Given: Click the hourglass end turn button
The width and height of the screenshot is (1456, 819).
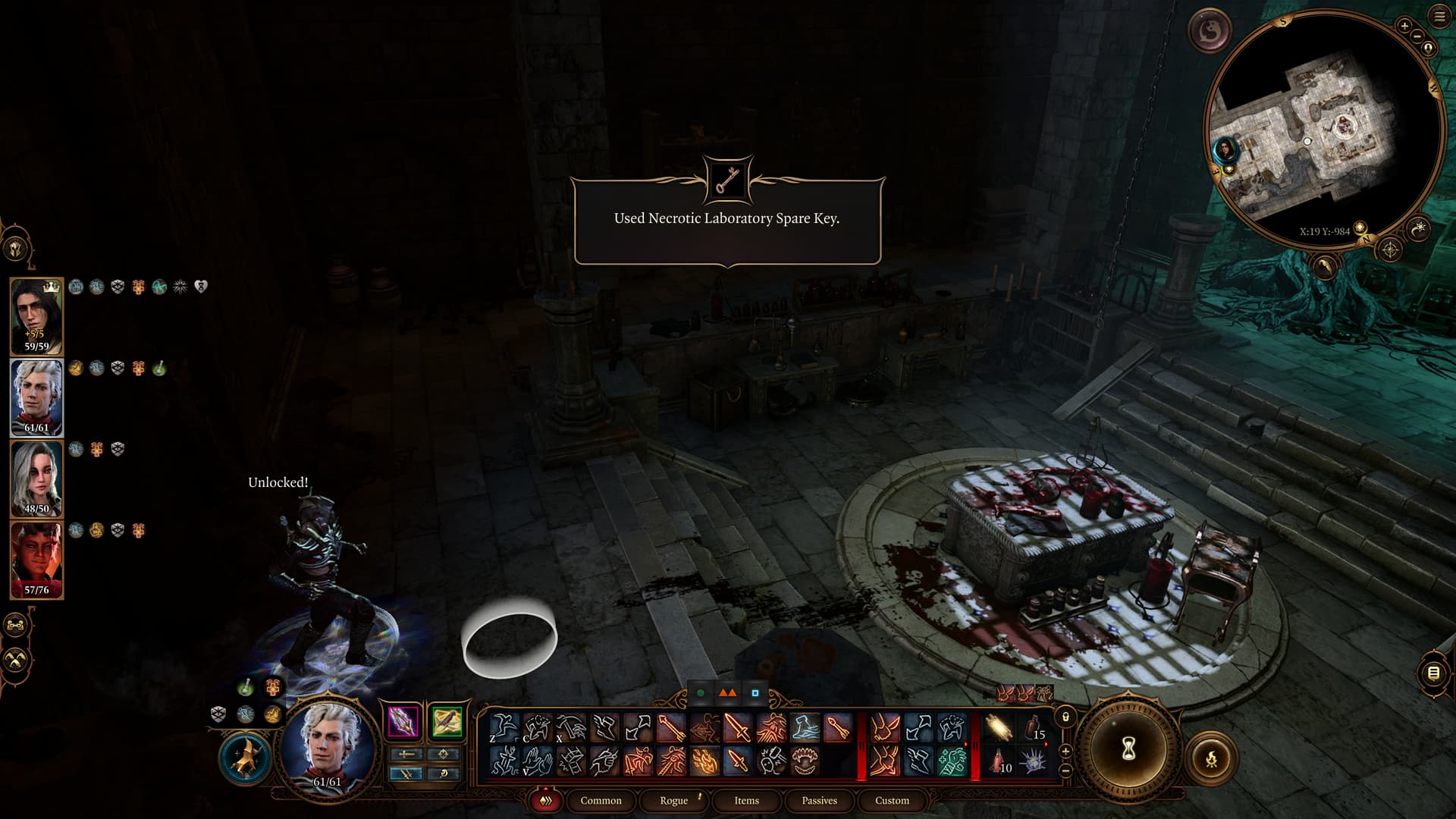Looking at the screenshot, I should [x=1128, y=749].
